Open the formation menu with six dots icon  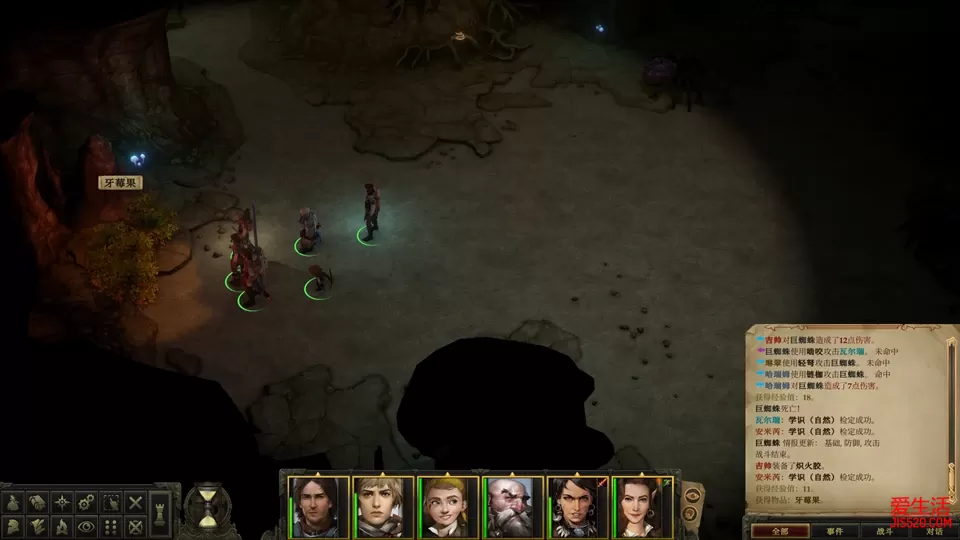(111, 525)
